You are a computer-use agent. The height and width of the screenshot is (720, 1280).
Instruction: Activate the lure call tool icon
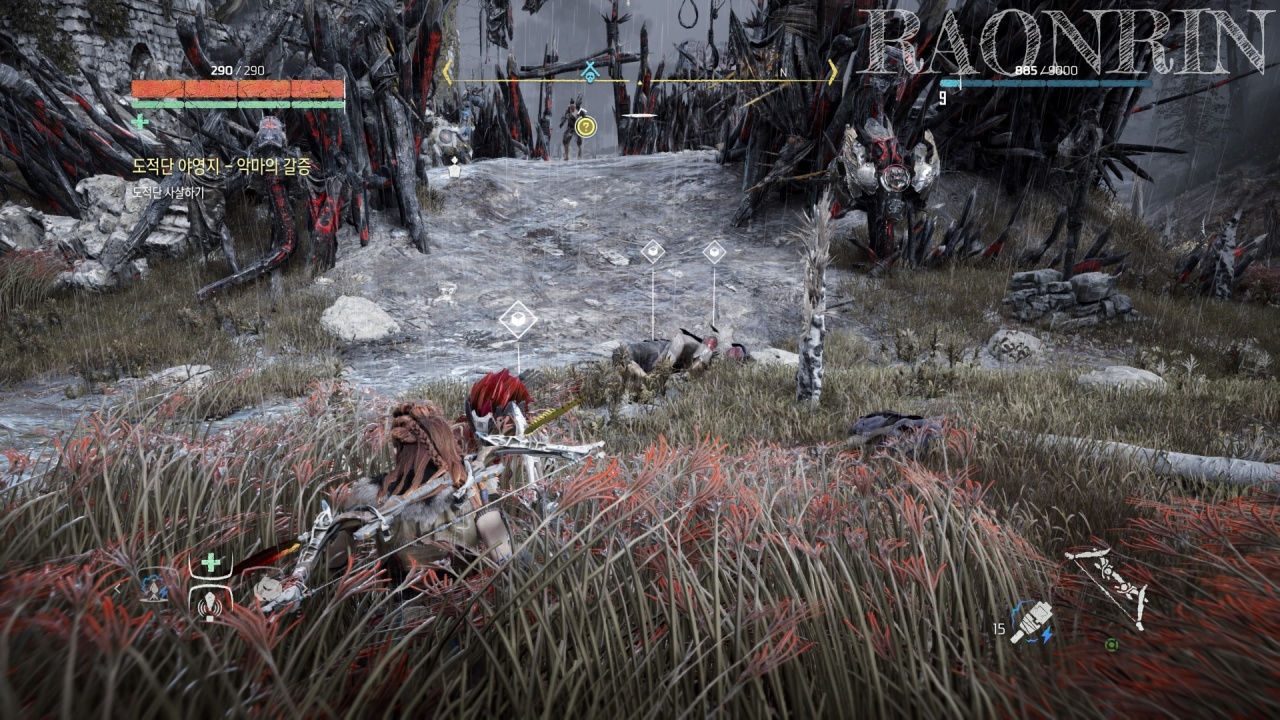coord(211,603)
